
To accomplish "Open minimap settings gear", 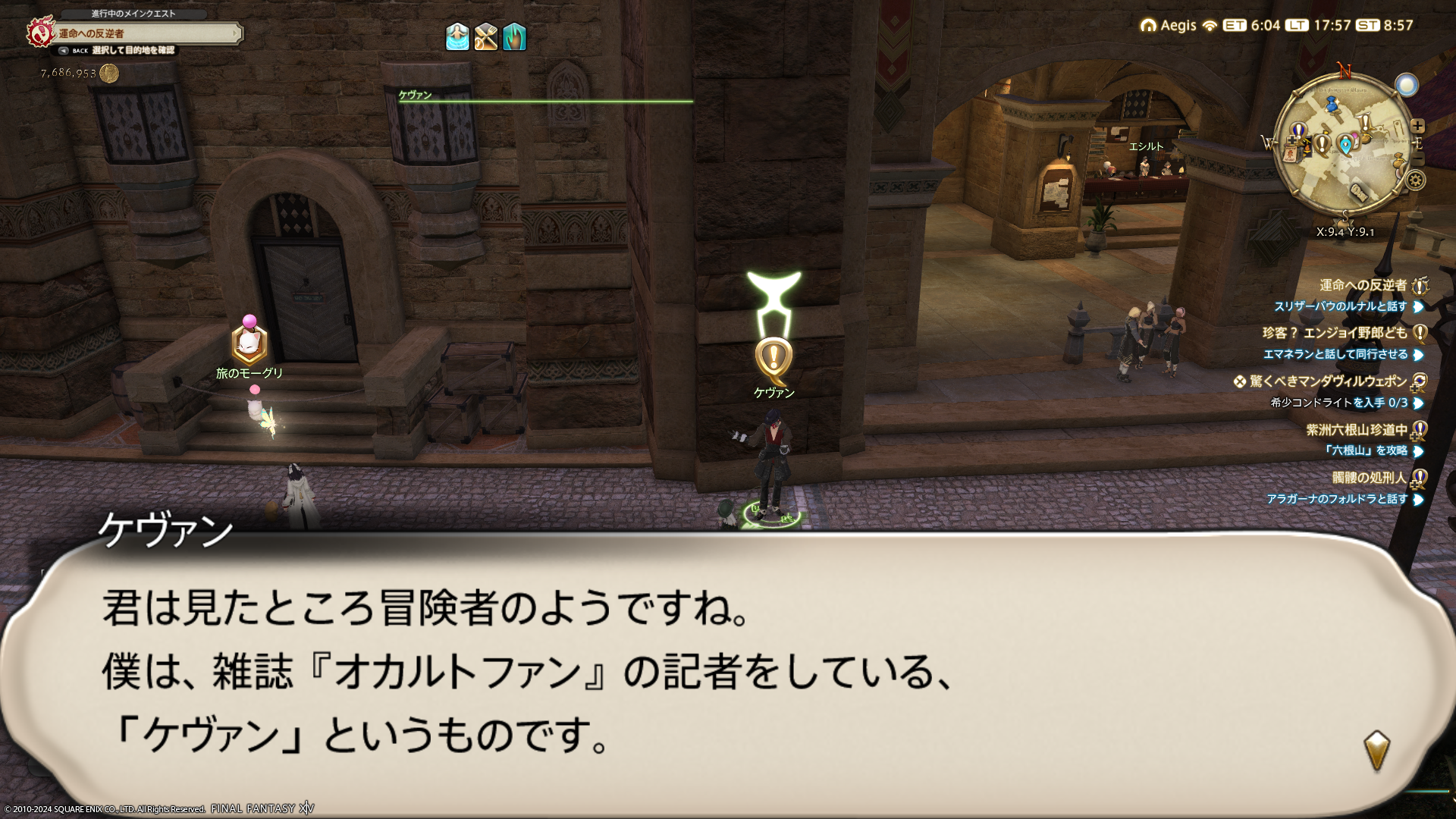I will (x=1415, y=180).
